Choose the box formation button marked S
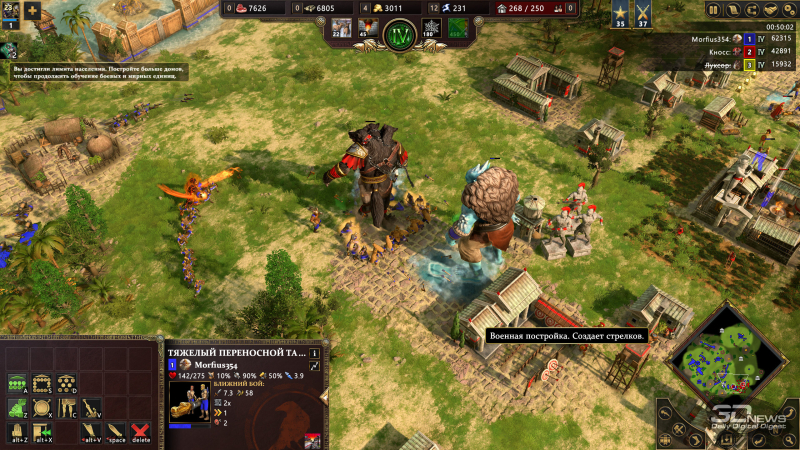Screen dimensions: 800x450 click(x=42, y=383)
